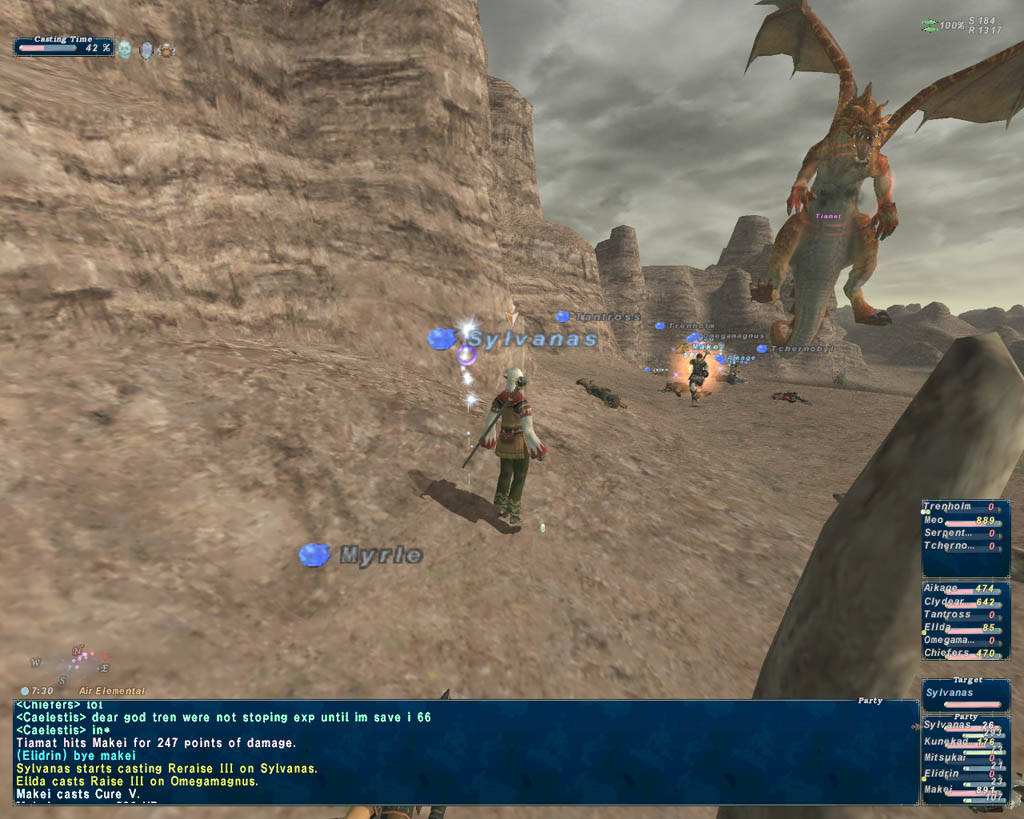Viewport: 1024px width, 819px height.
Task: Click the blue shield status icon
Action: tap(146, 49)
